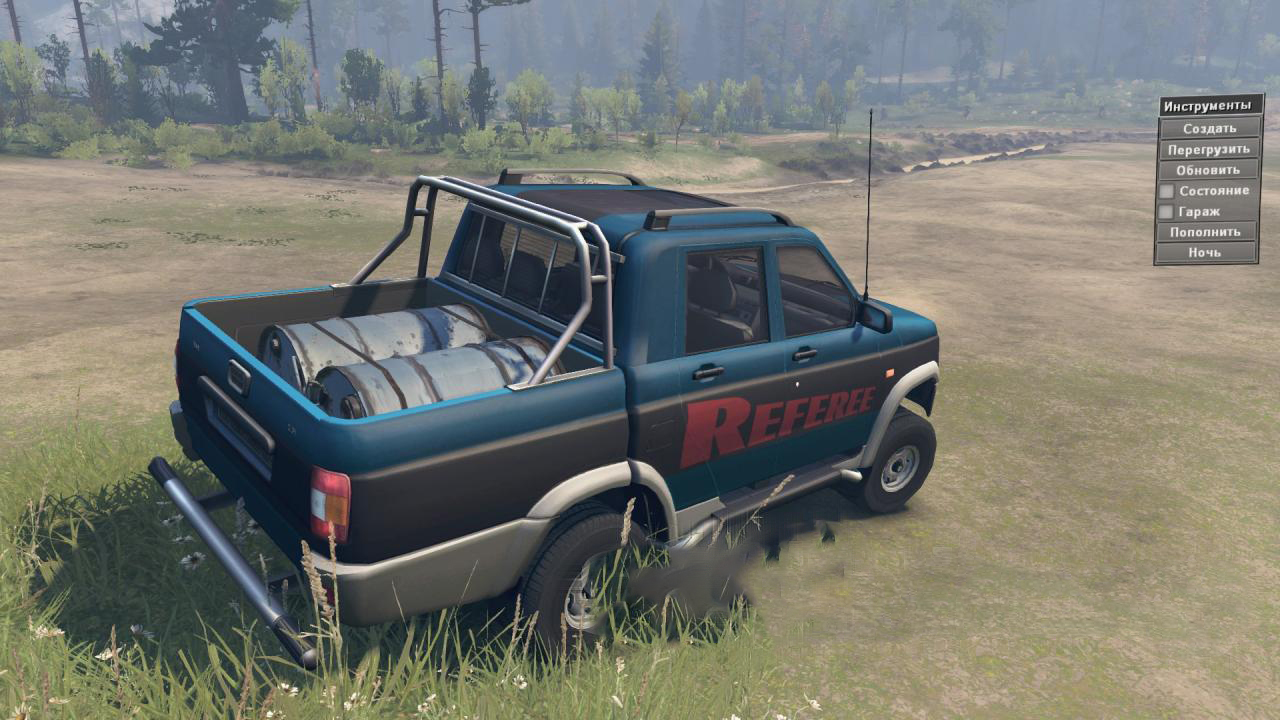Enable the Гараж checkbox
The height and width of the screenshot is (720, 1280).
1166,212
